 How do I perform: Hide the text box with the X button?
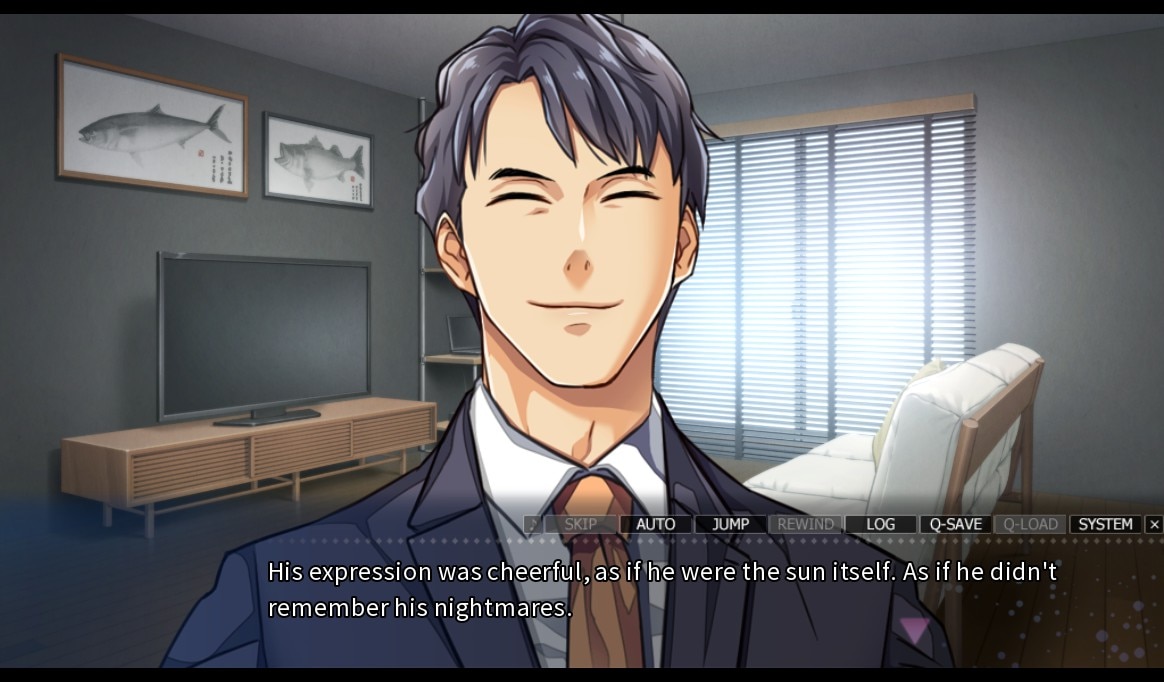point(1154,524)
